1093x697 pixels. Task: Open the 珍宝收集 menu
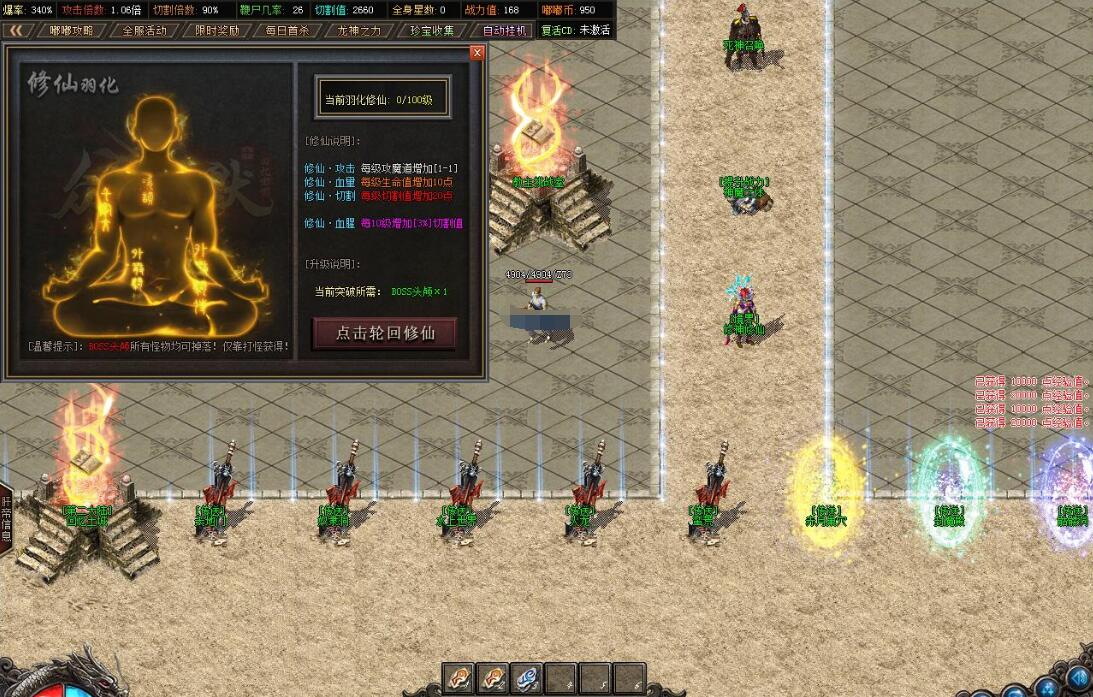(431, 30)
